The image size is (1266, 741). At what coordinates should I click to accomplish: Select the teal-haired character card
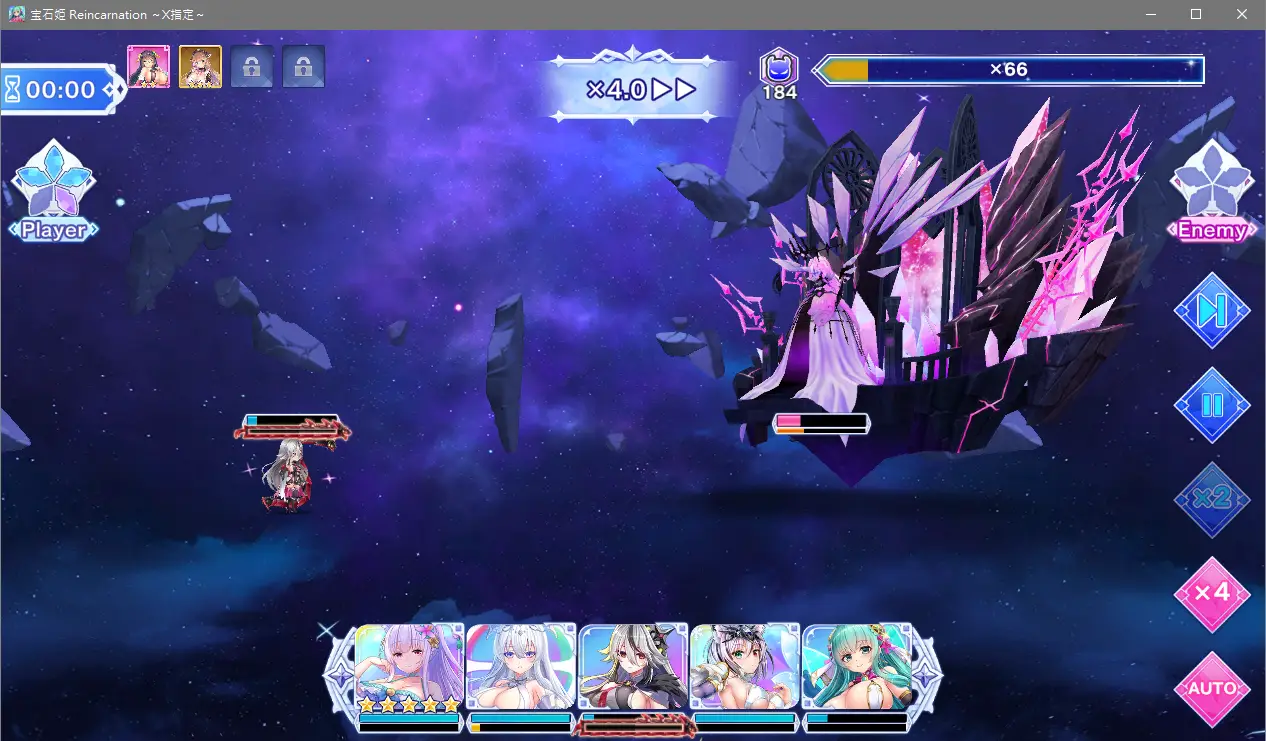pos(857,668)
